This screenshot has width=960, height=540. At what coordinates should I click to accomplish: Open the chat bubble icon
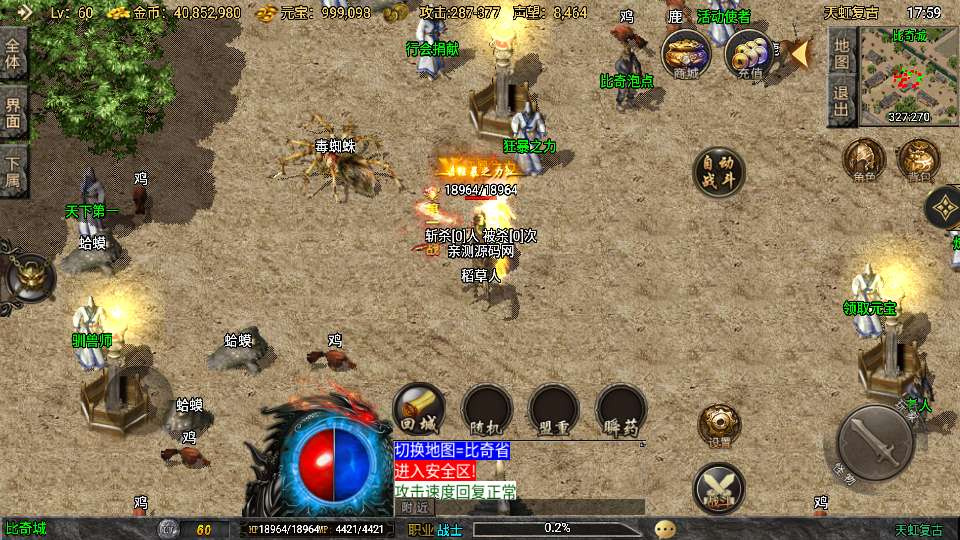pyautogui.click(x=665, y=529)
